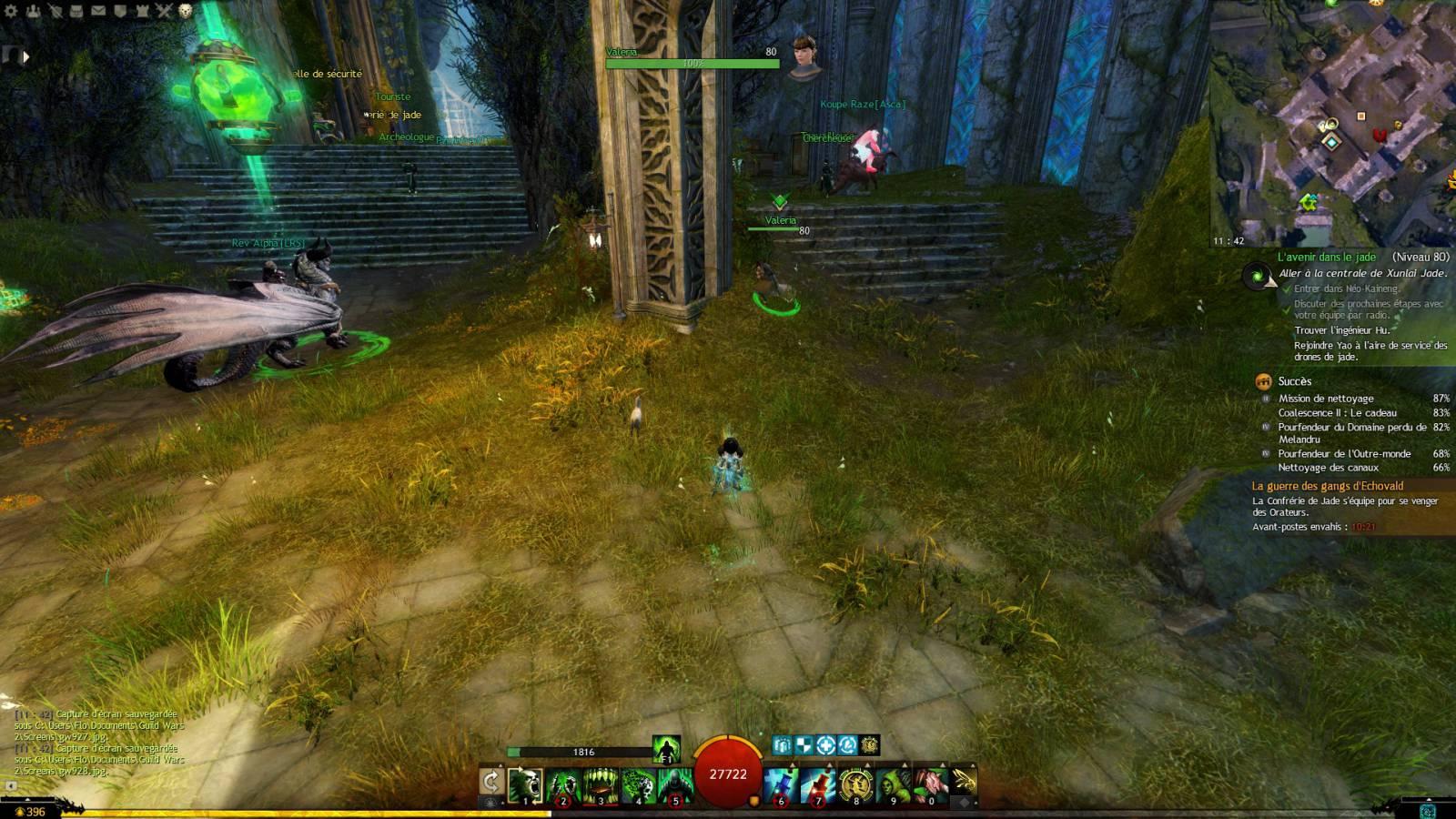The width and height of the screenshot is (1456, 819).
Task: Trigger the F1 shroud ability
Action: pyautogui.click(x=666, y=749)
